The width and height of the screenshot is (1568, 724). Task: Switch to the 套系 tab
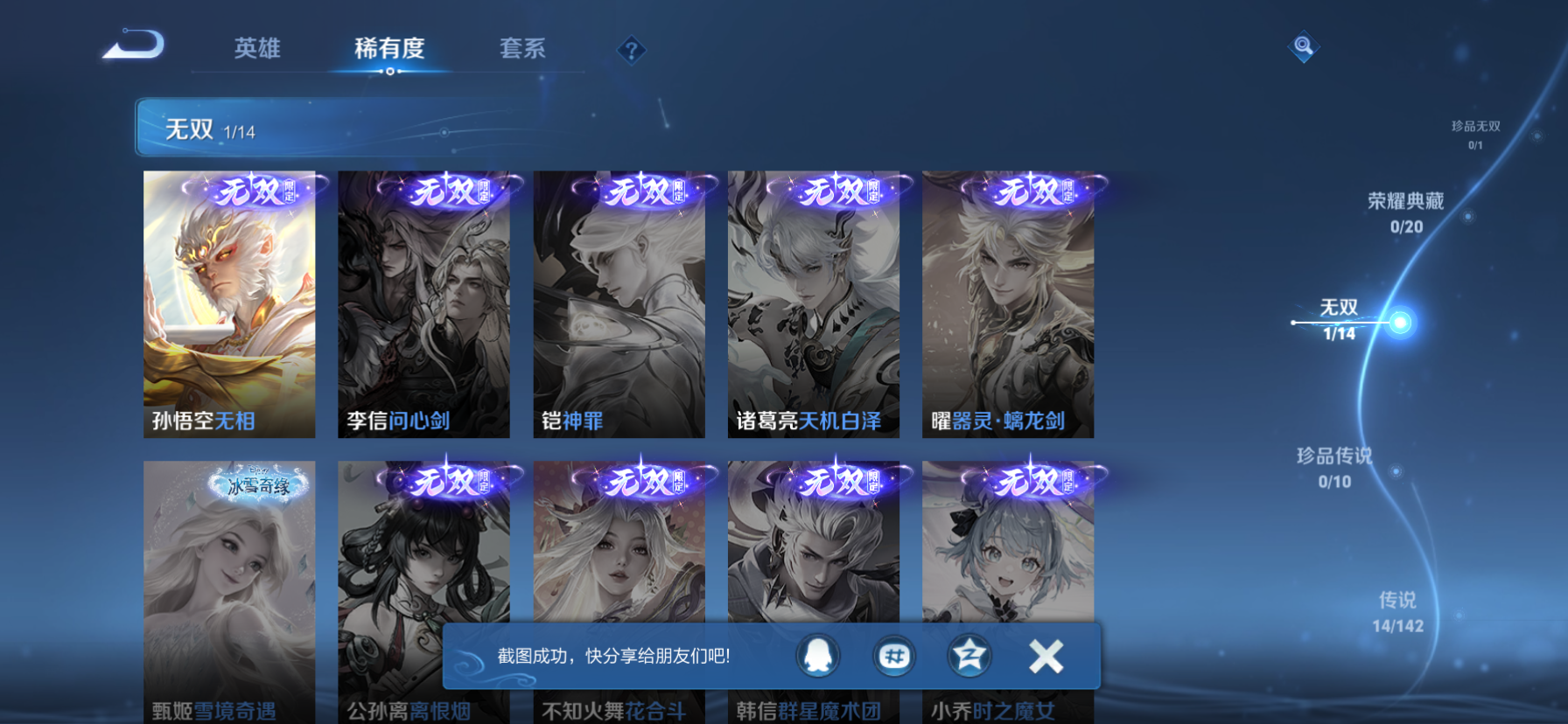[521, 51]
